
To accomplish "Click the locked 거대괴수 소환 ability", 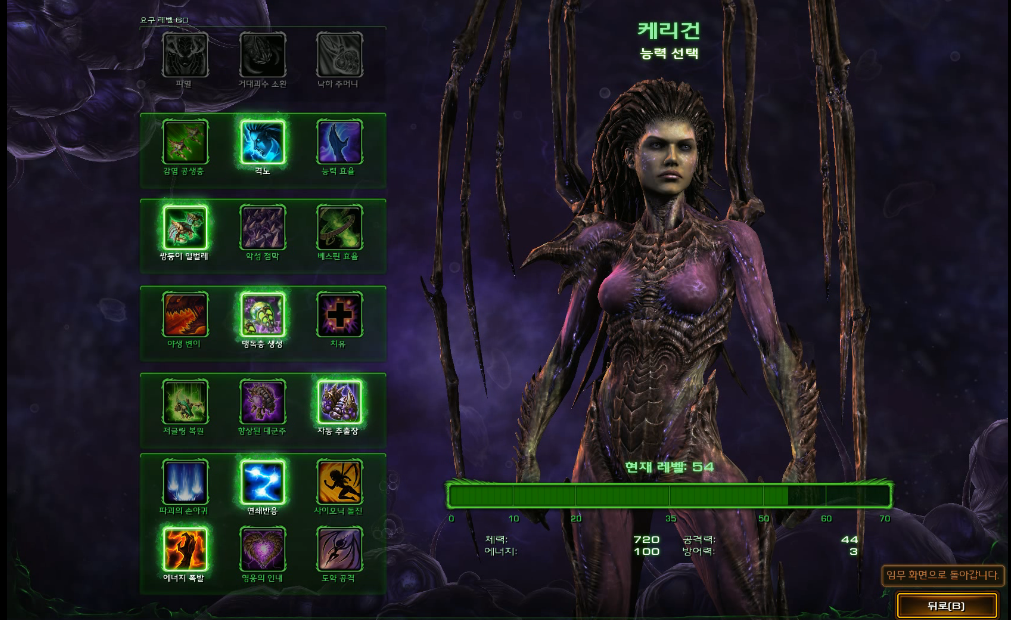I will coord(263,54).
